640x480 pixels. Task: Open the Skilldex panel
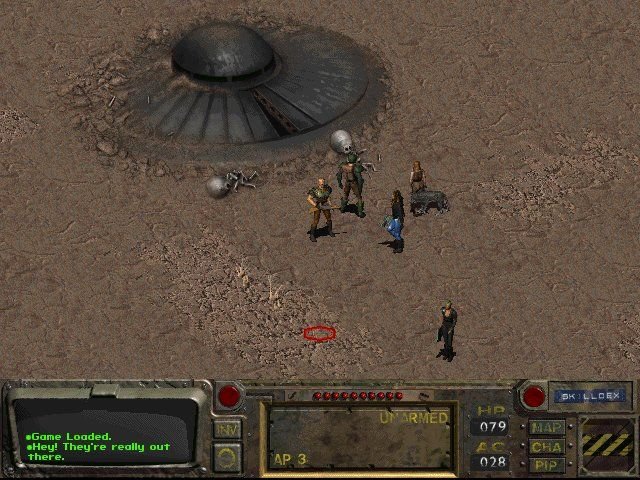tap(588, 396)
